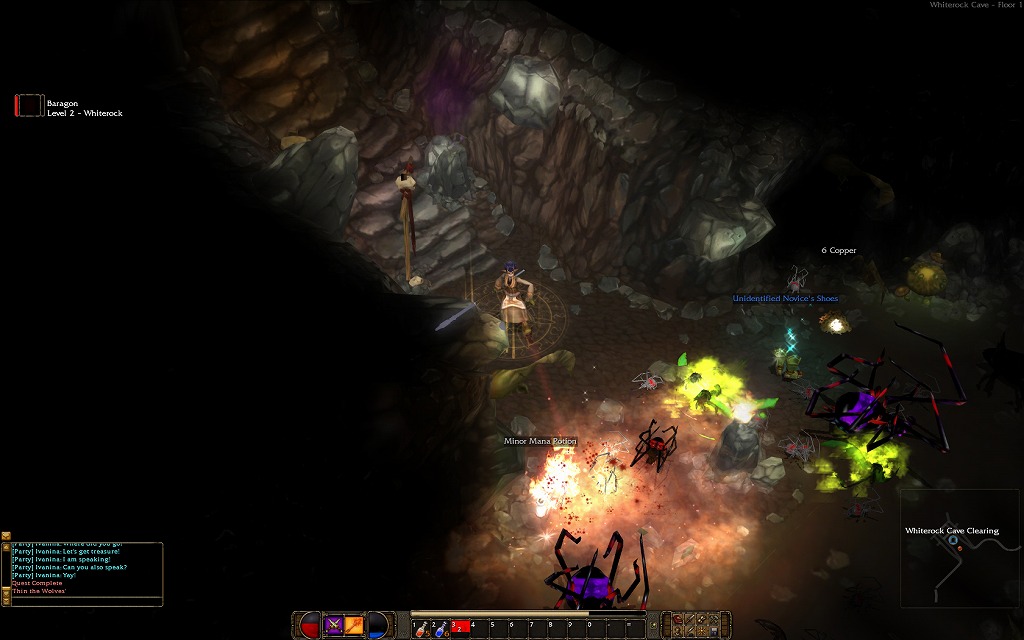The height and width of the screenshot is (640, 1024).
Task: Use the blue mana potion in slot 2
Action: (440, 627)
